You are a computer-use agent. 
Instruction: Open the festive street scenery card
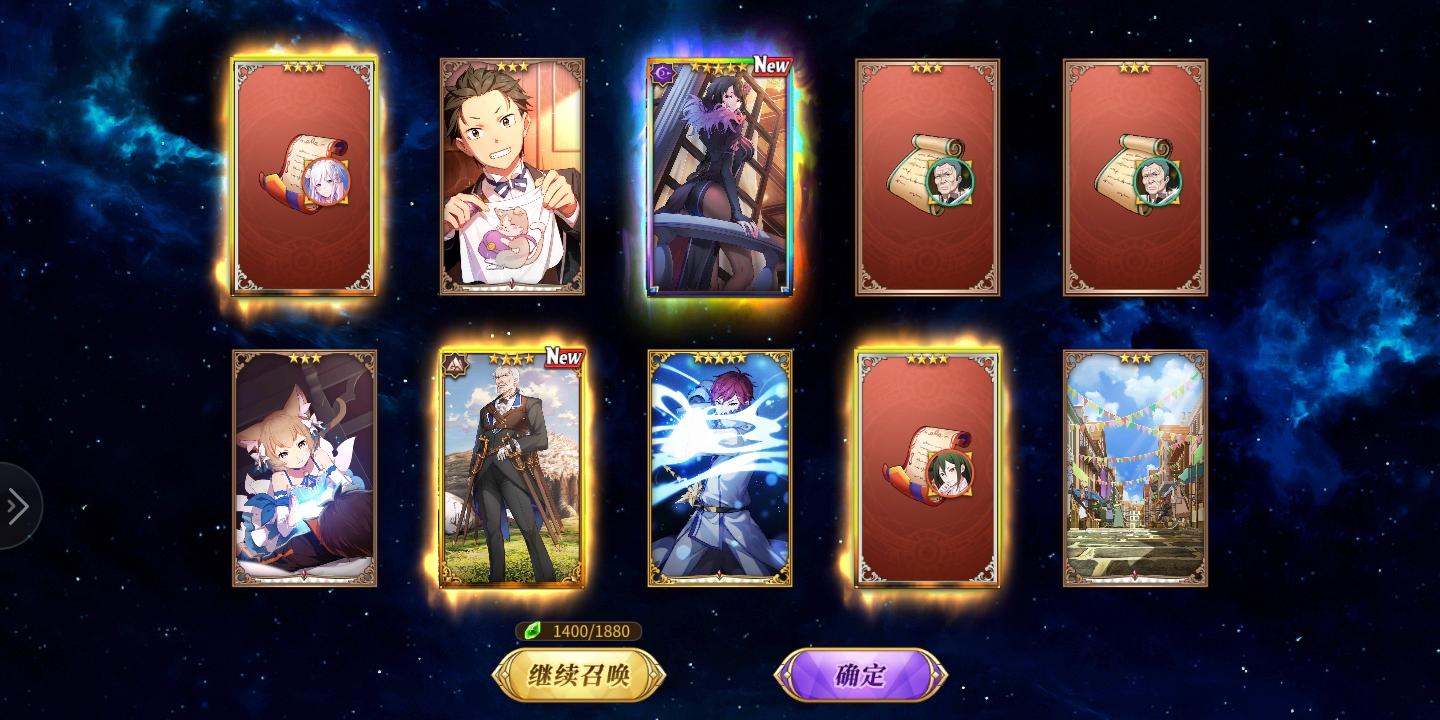[1135, 470]
